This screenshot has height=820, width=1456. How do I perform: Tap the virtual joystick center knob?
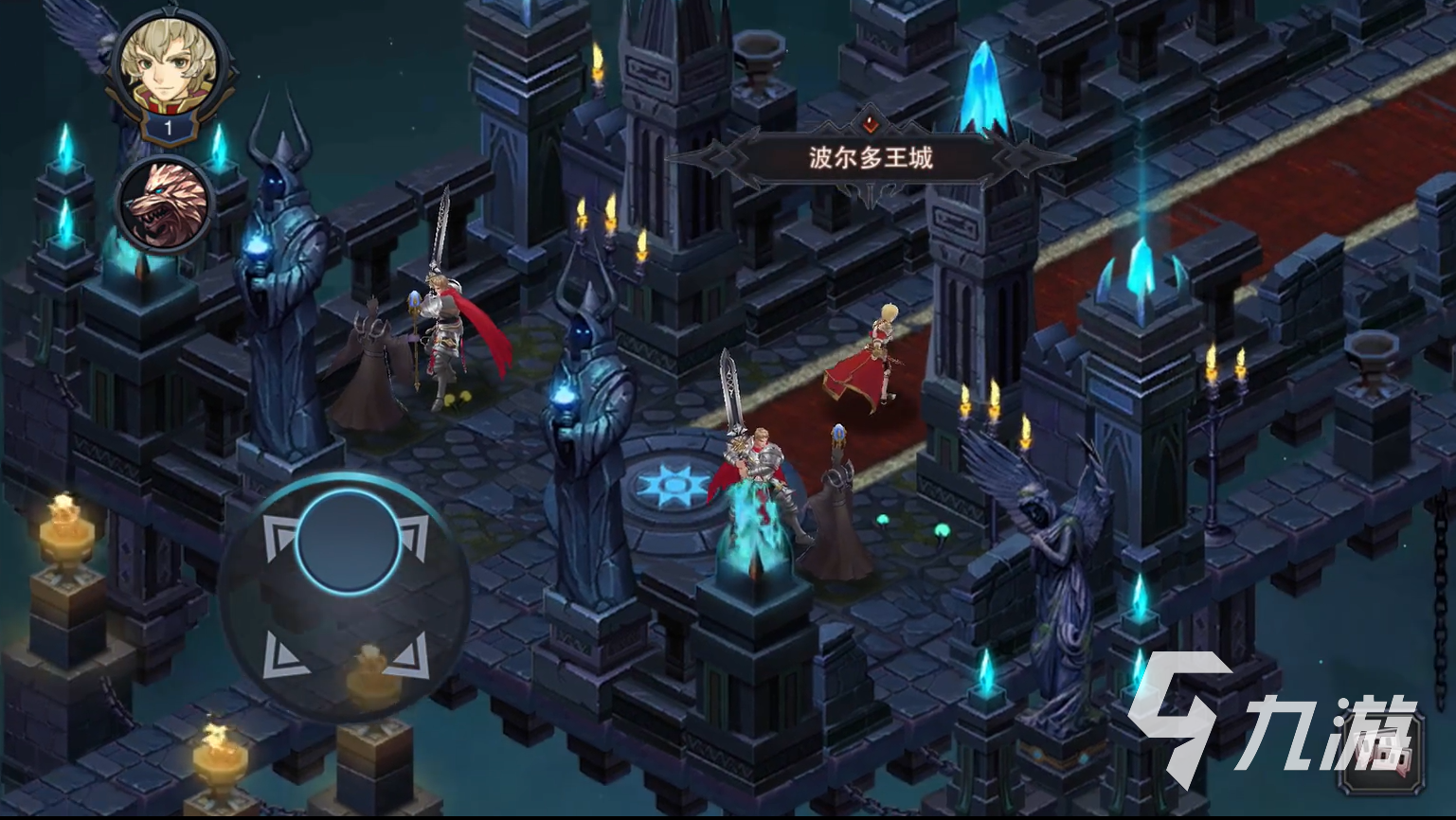pos(347,541)
